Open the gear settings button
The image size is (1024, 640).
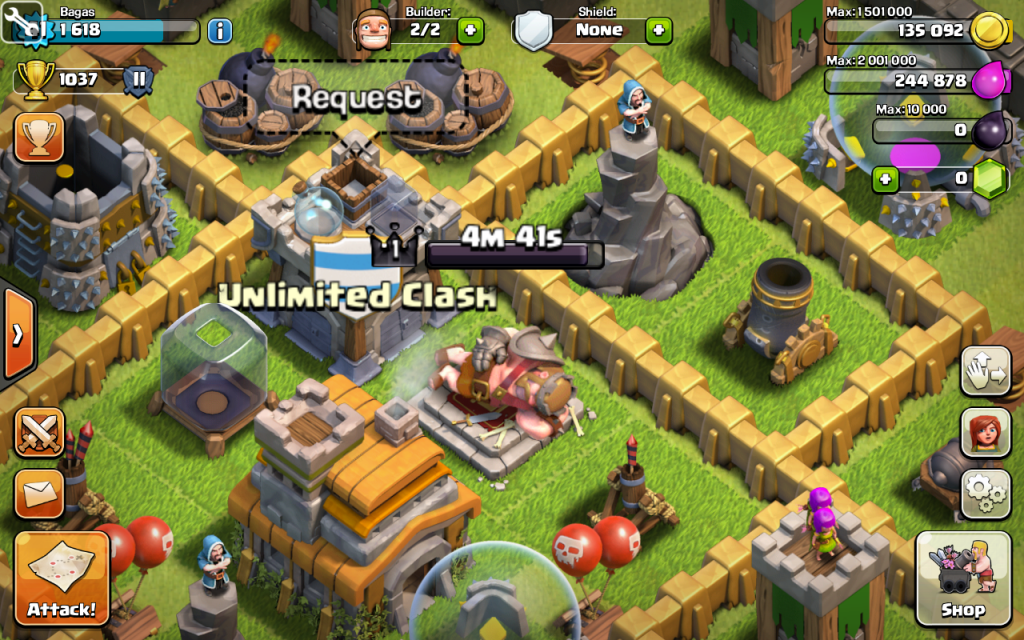985,491
